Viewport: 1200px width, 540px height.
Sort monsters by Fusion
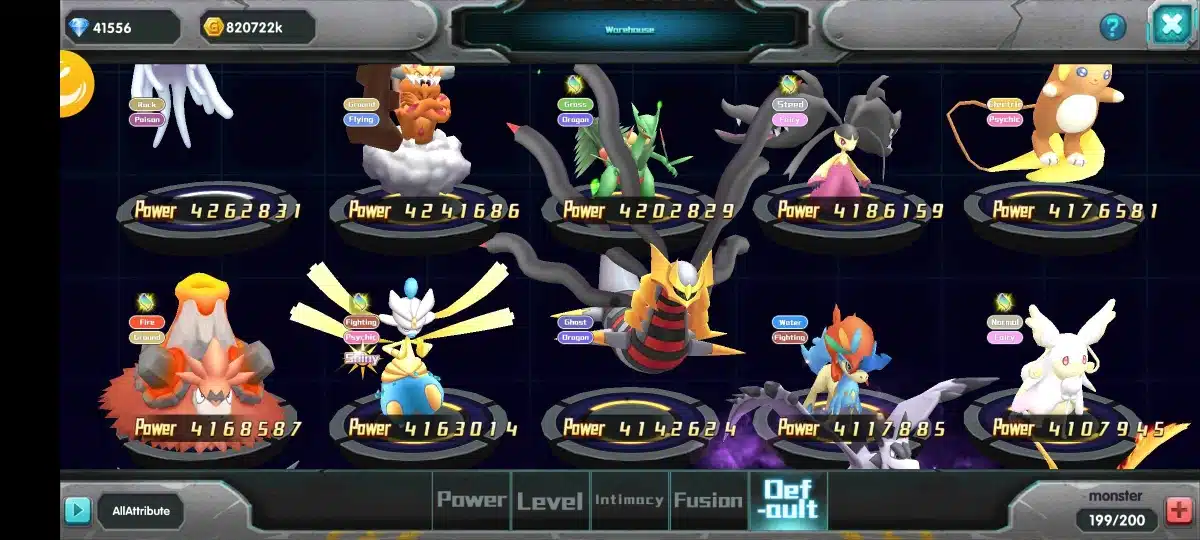point(708,500)
